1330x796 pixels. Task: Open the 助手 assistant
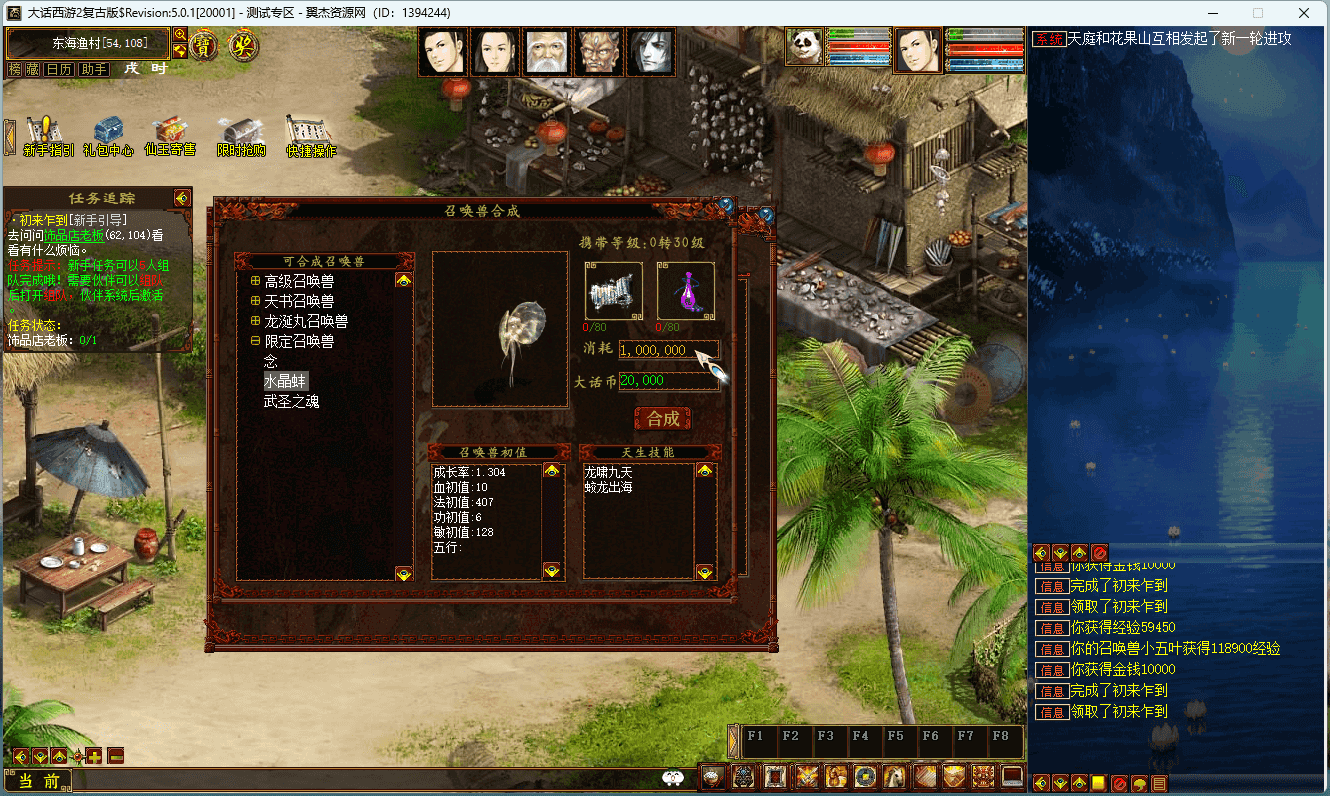click(94, 69)
